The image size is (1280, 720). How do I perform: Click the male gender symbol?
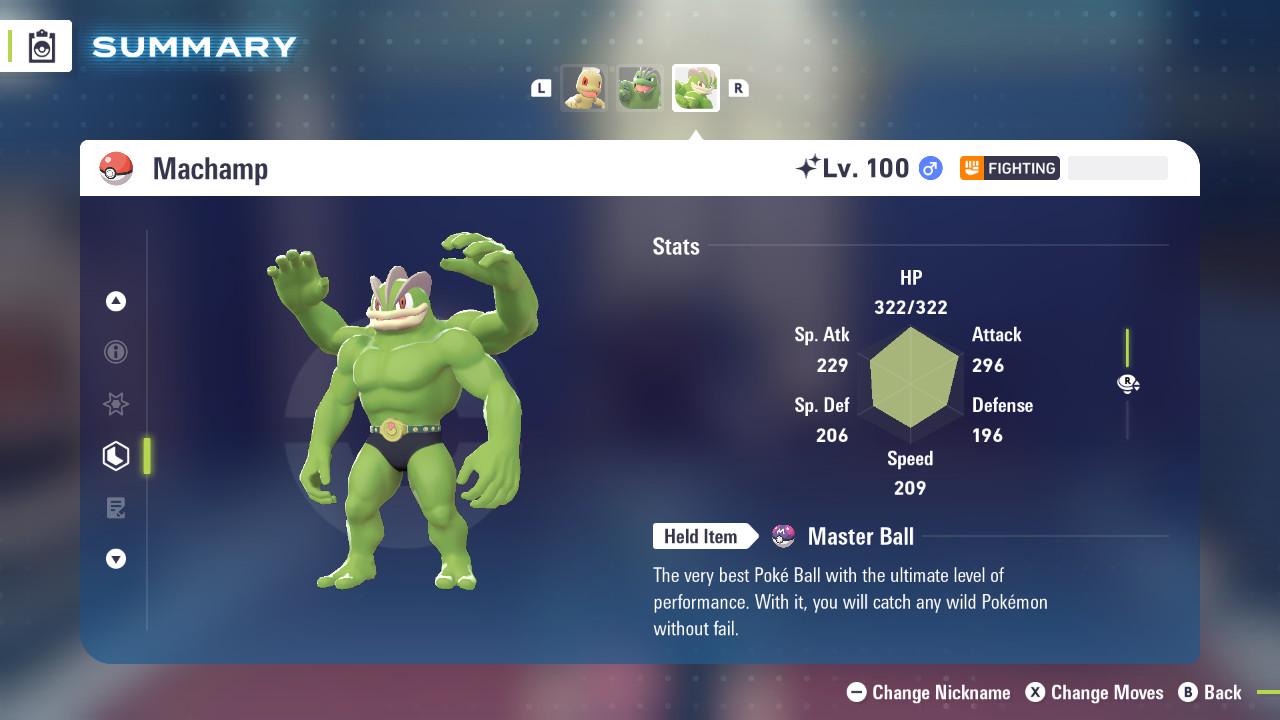tap(927, 168)
